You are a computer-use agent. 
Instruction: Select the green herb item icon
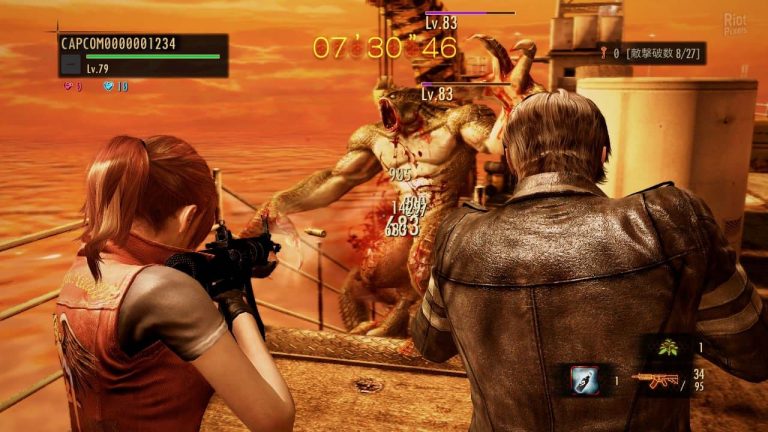665,347
